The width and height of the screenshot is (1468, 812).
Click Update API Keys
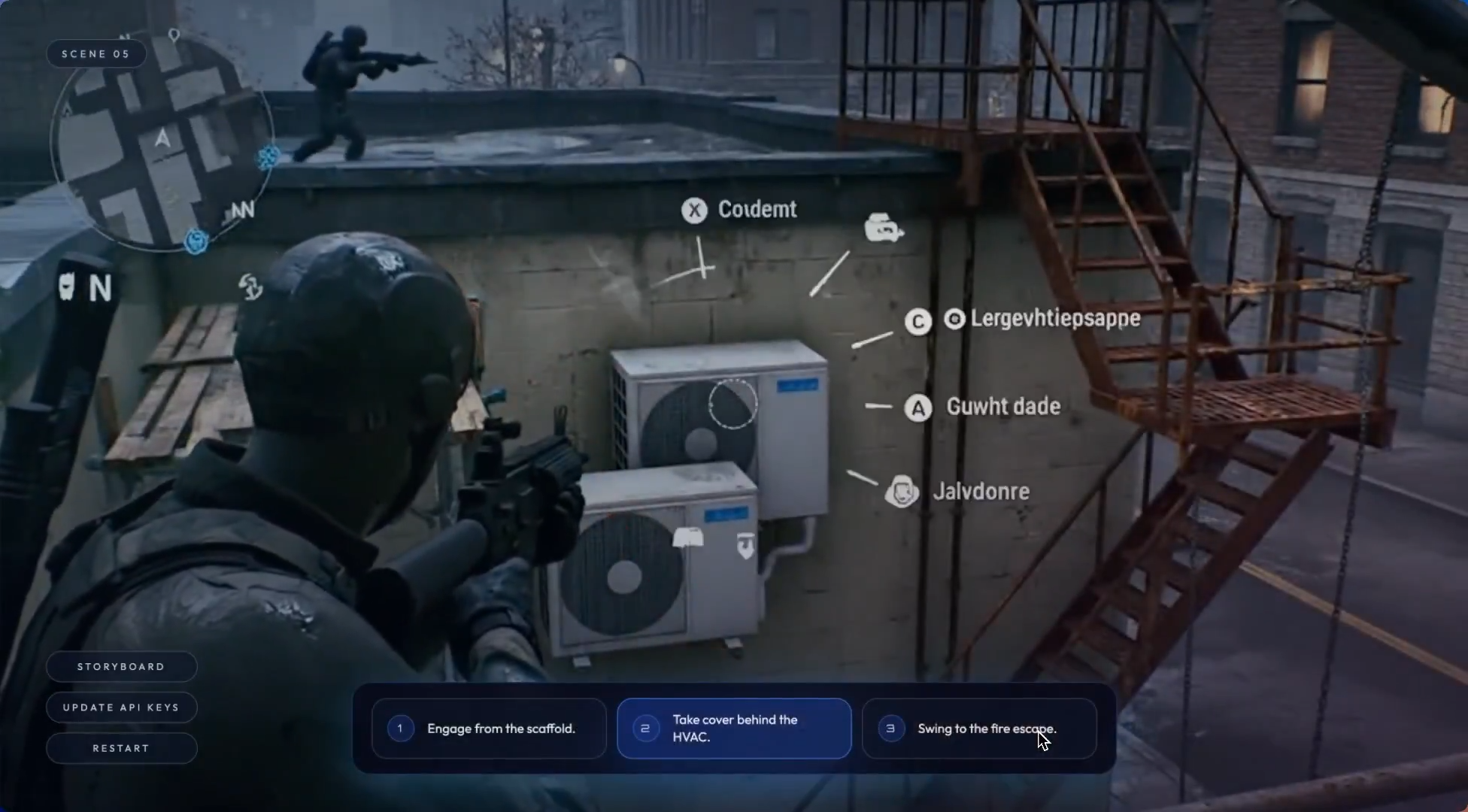(x=121, y=707)
